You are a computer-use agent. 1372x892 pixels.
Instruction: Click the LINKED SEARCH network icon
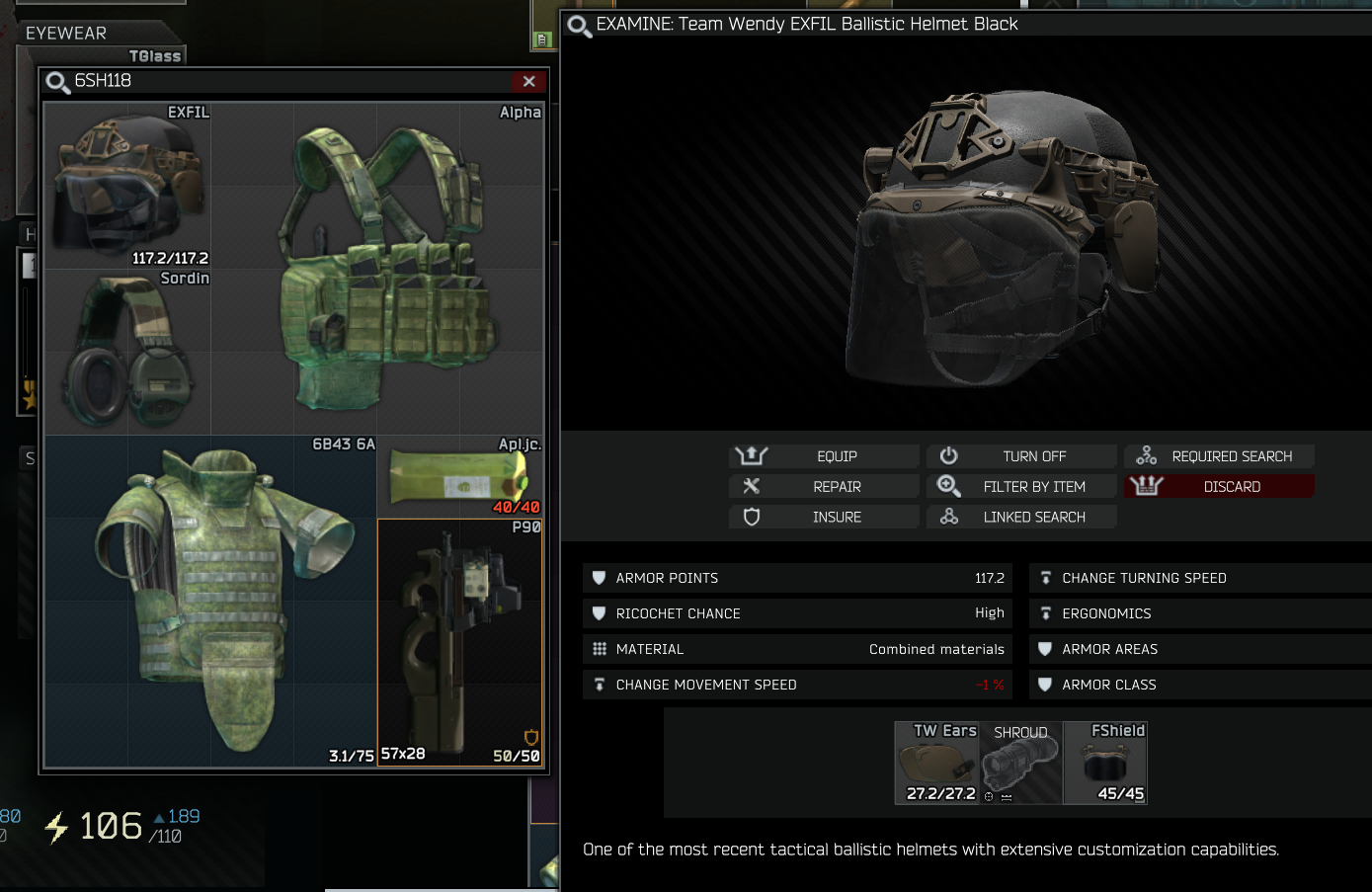pos(949,517)
